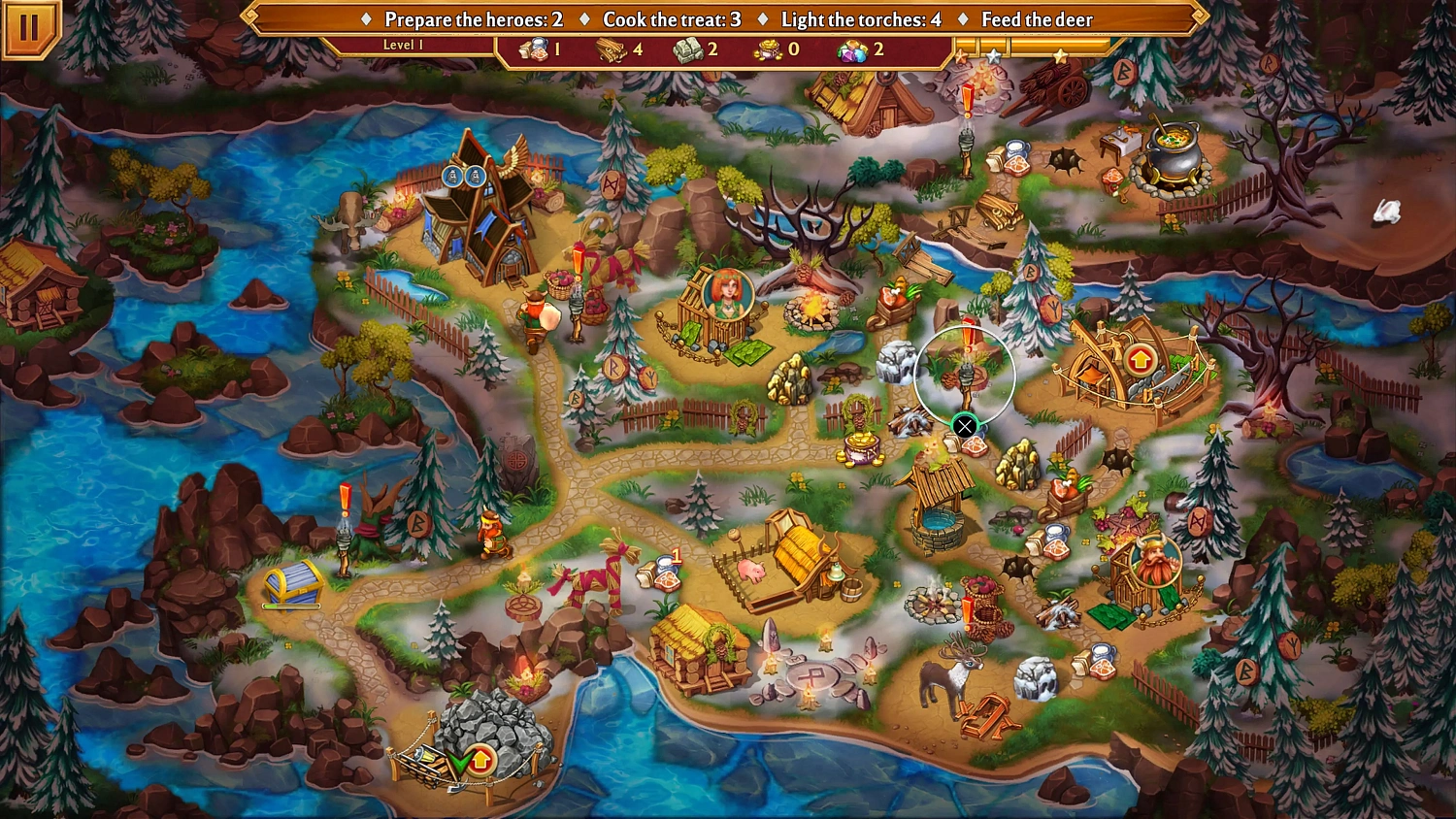The height and width of the screenshot is (819, 1456).
Task: Cancel the torch action with the X button
Action: 964,425
